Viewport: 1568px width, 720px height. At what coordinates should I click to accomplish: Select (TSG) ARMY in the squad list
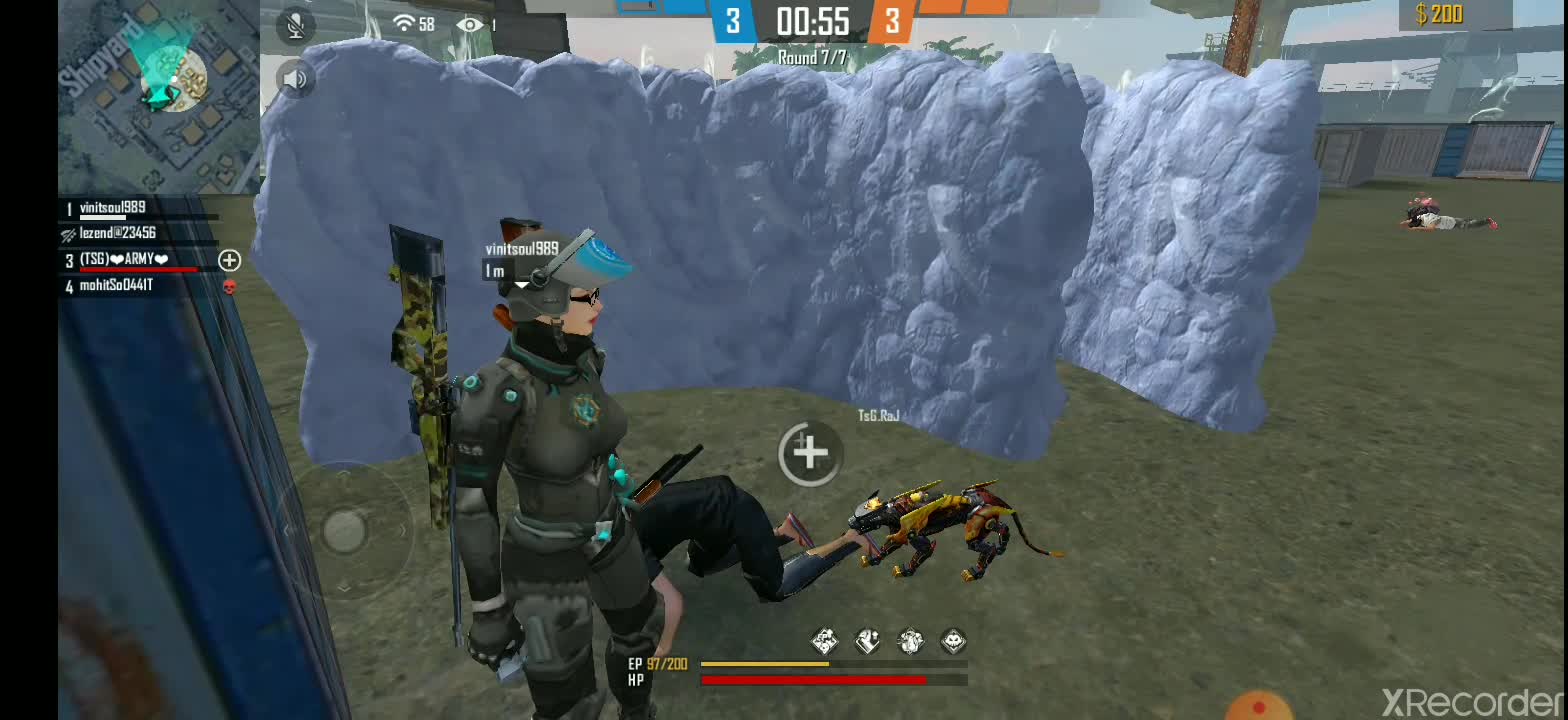click(124, 260)
